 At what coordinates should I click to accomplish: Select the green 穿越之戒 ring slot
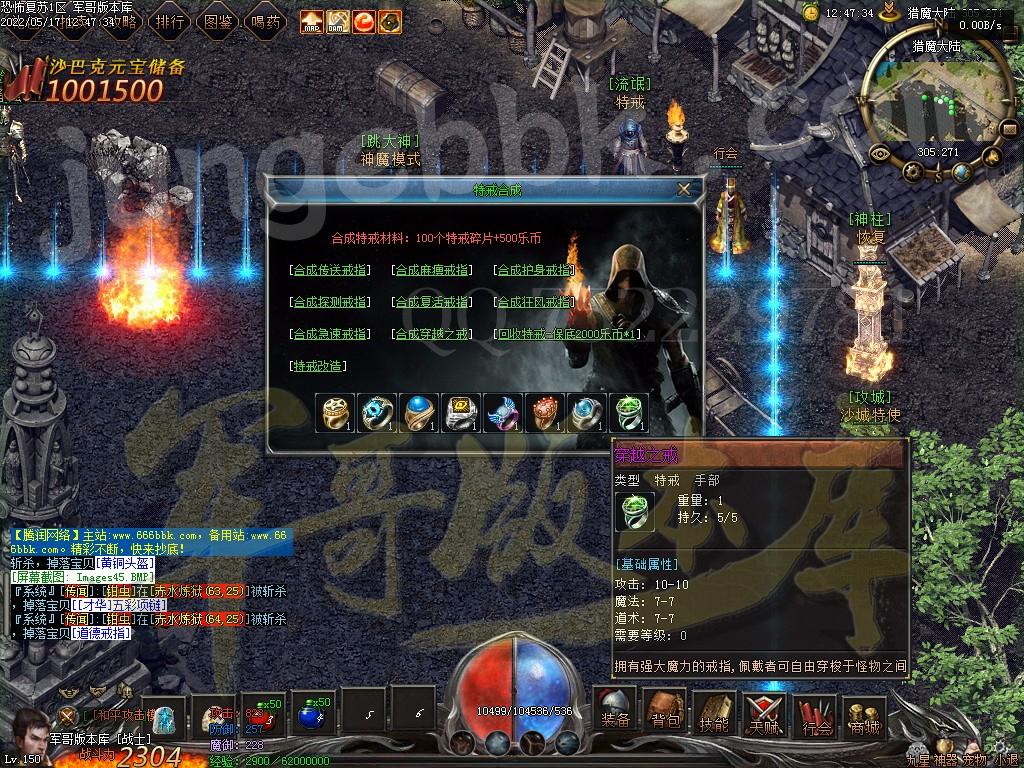(x=628, y=413)
